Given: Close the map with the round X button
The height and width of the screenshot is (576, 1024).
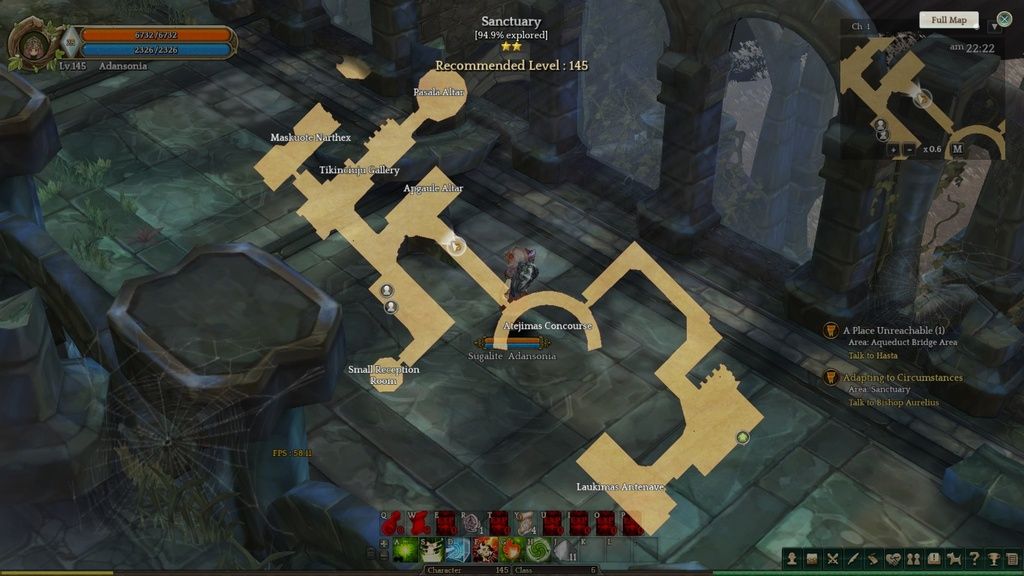Looking at the screenshot, I should (1004, 20).
